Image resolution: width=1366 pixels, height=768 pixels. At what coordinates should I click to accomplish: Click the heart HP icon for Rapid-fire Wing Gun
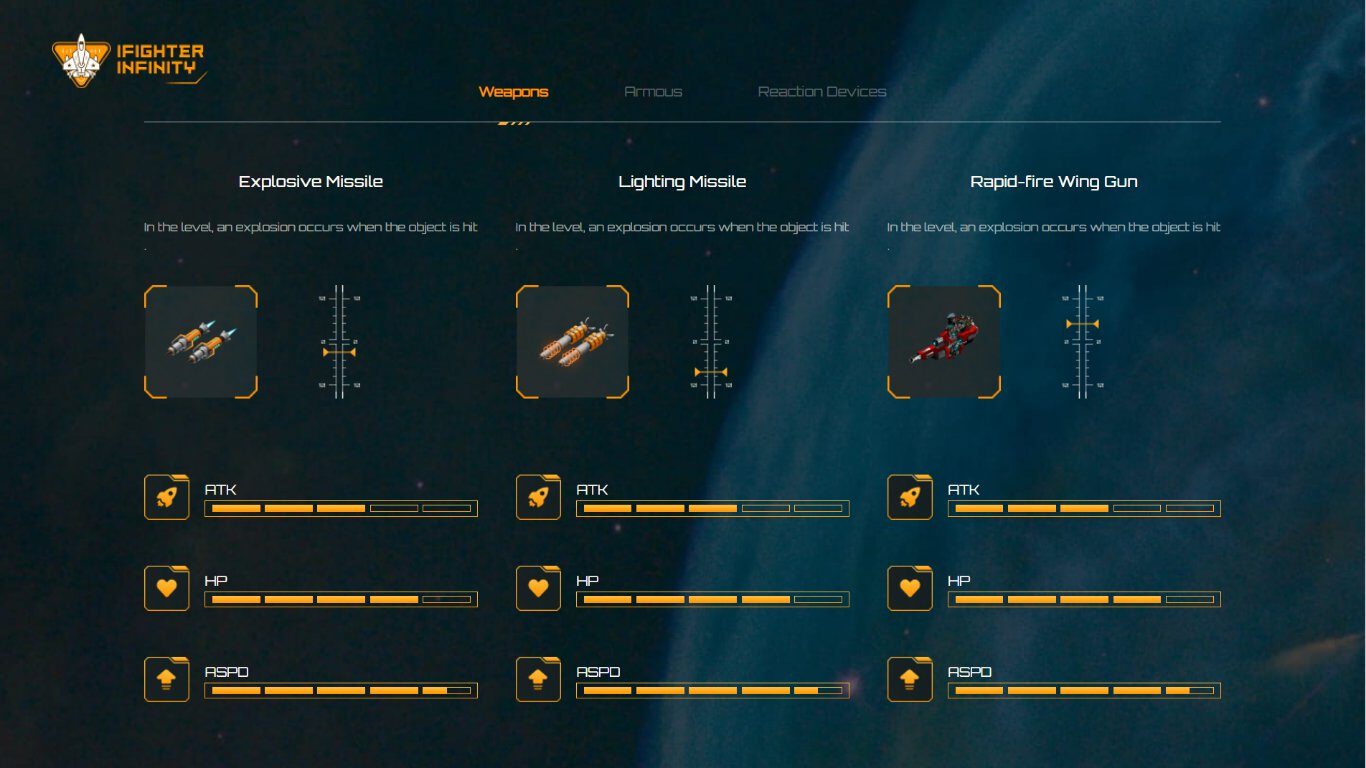910,587
